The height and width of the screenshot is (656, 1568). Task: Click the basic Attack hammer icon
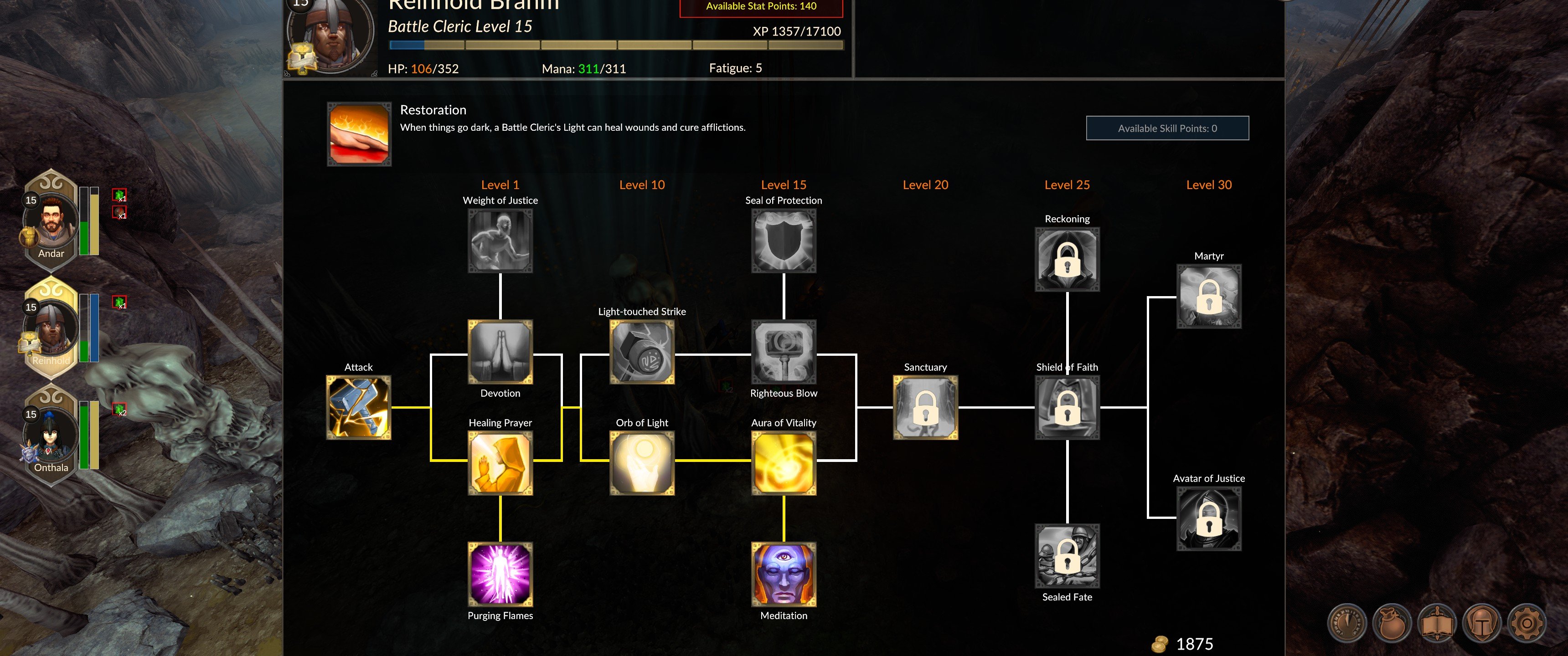pos(359,408)
